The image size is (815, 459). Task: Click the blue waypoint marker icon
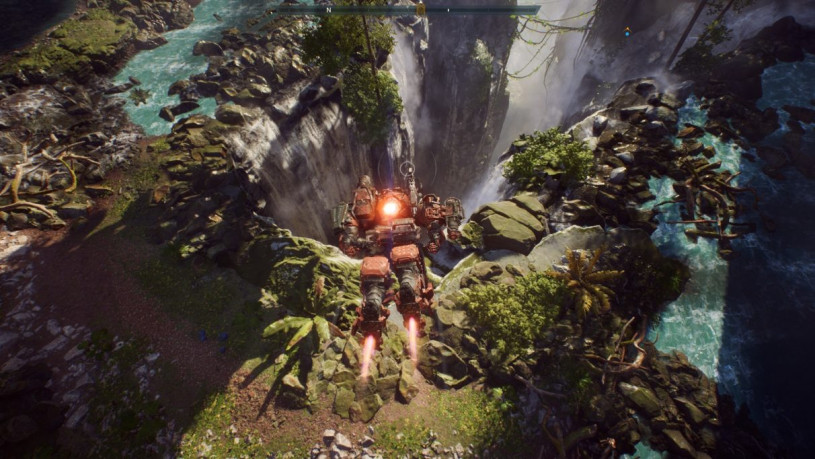[627, 31]
